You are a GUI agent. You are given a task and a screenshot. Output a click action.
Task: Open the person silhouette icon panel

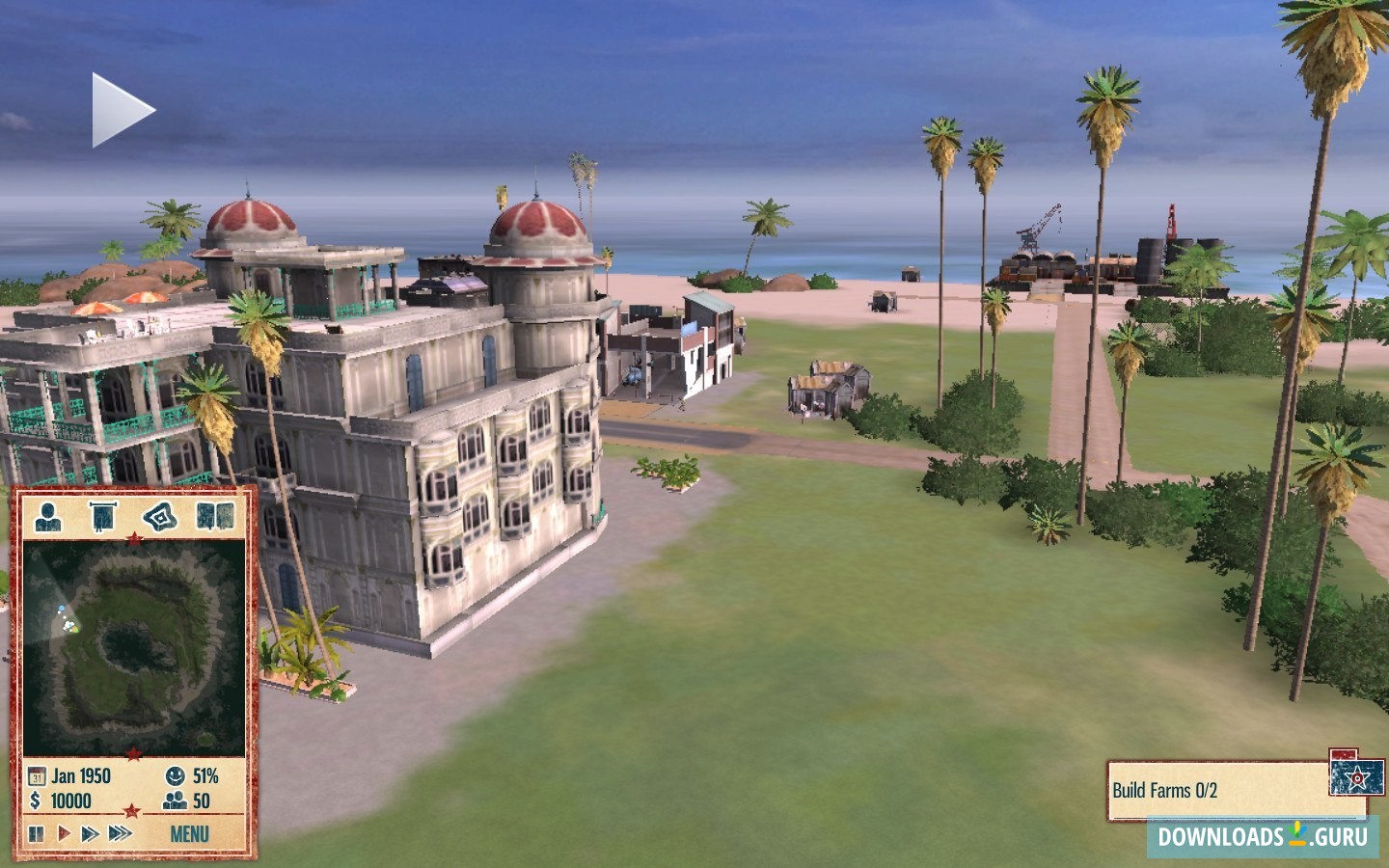click(x=48, y=517)
